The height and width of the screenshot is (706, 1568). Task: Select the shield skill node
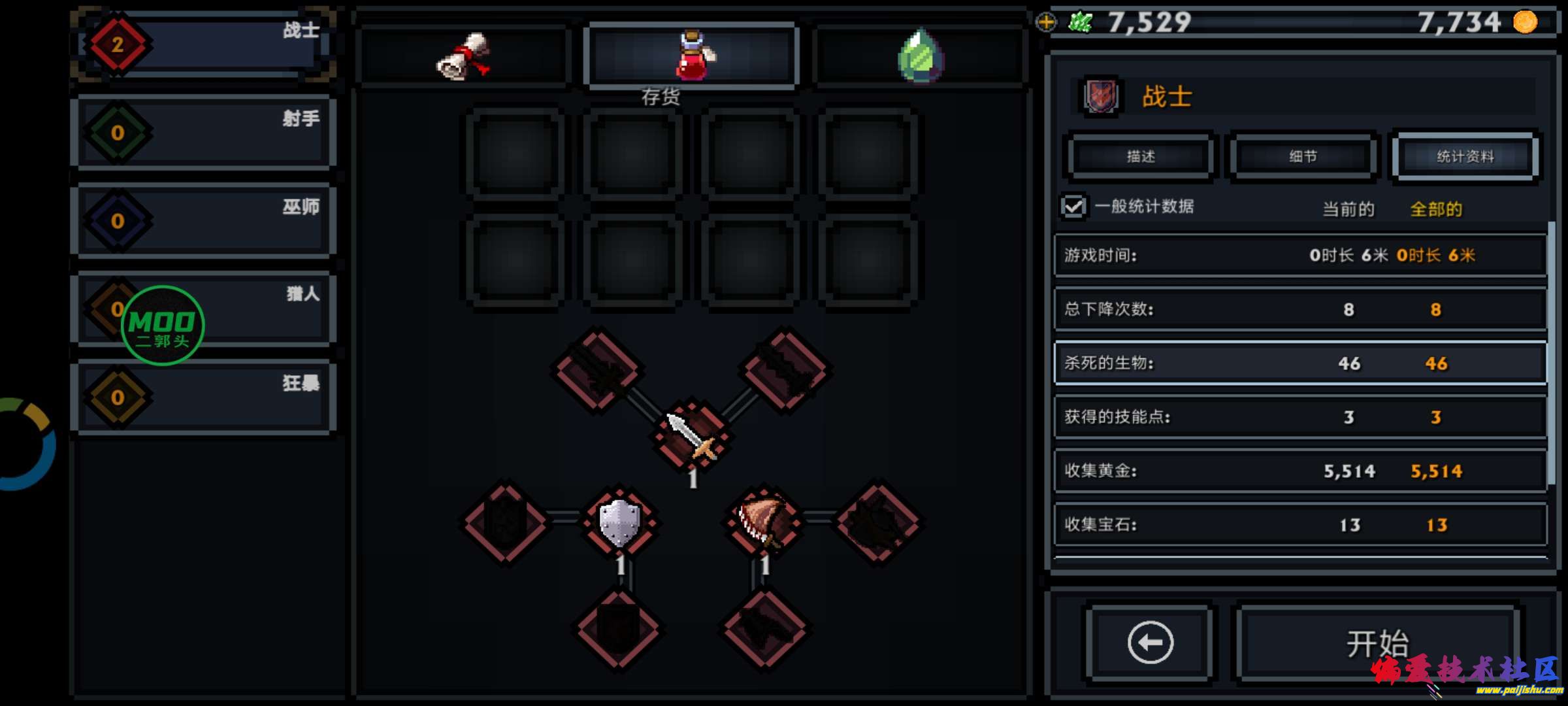coord(619,522)
